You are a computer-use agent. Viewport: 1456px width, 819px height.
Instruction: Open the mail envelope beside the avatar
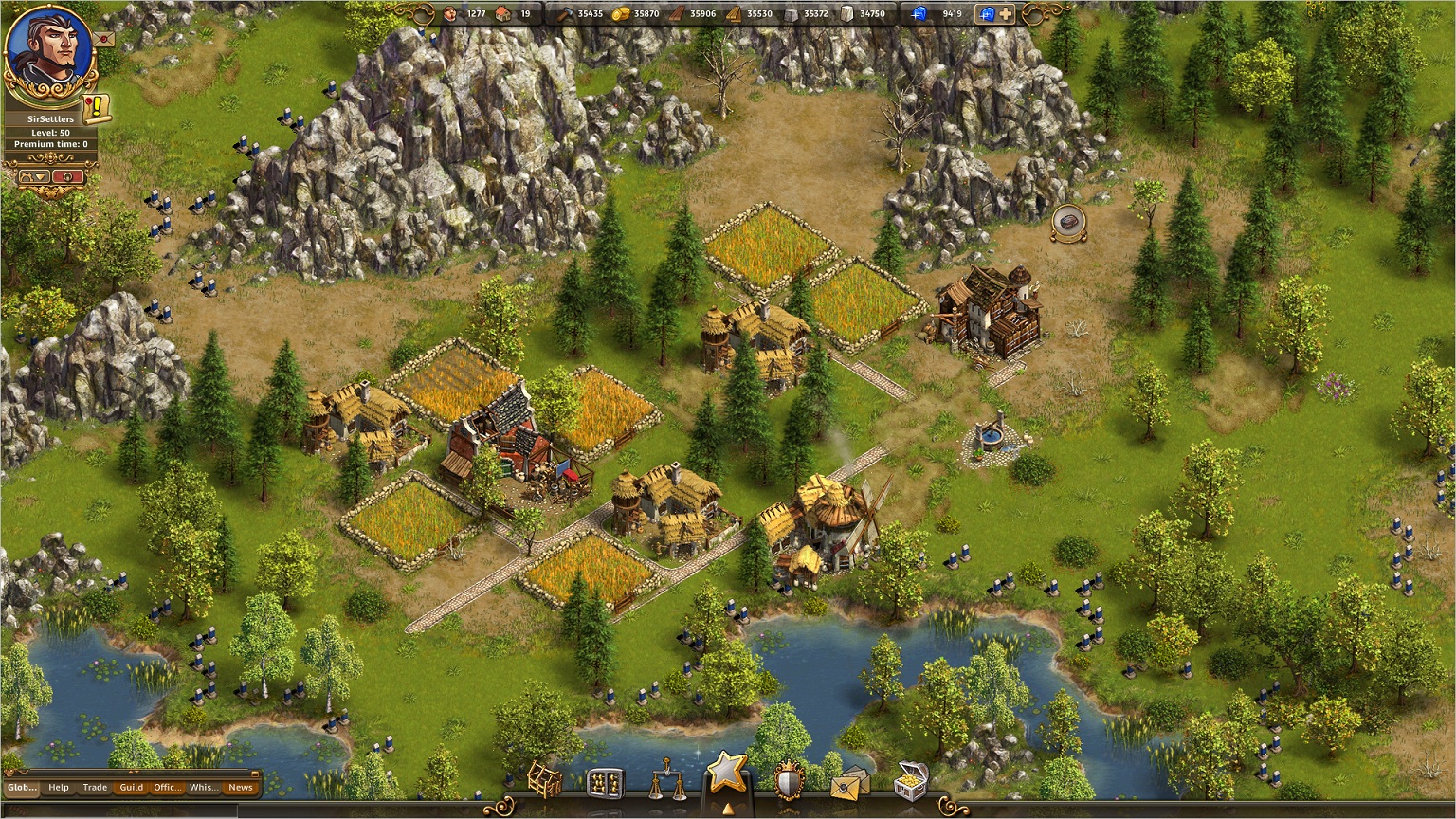click(x=103, y=38)
